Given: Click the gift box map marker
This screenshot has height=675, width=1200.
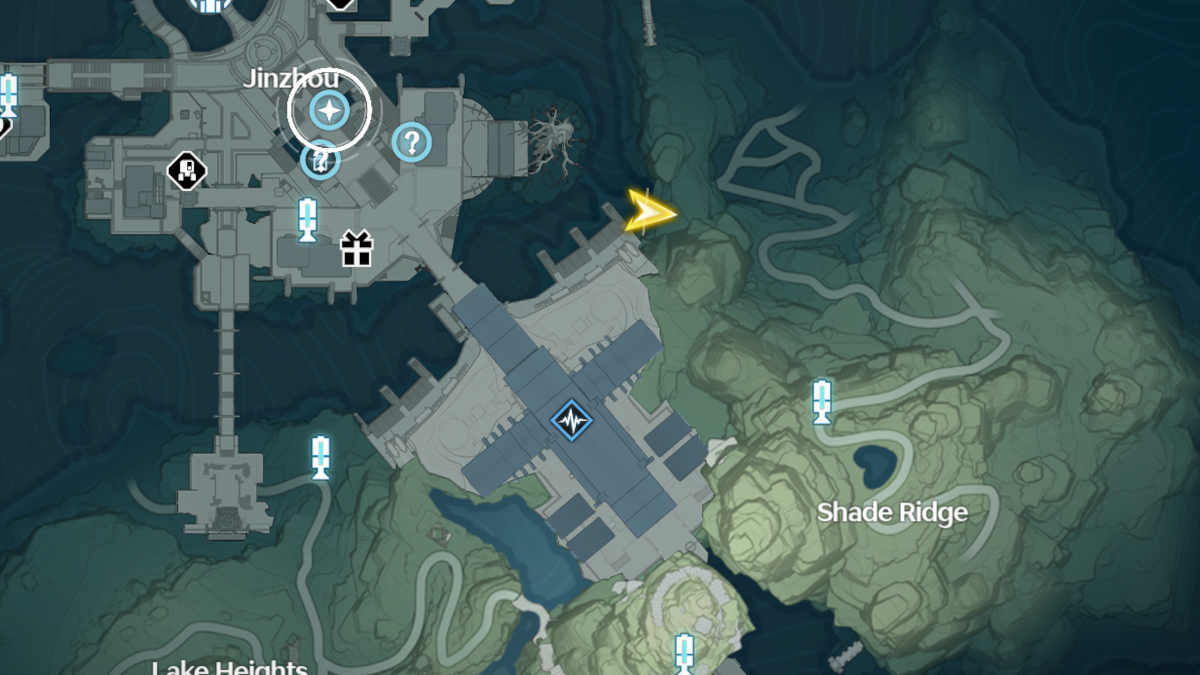Looking at the screenshot, I should click(x=356, y=249).
